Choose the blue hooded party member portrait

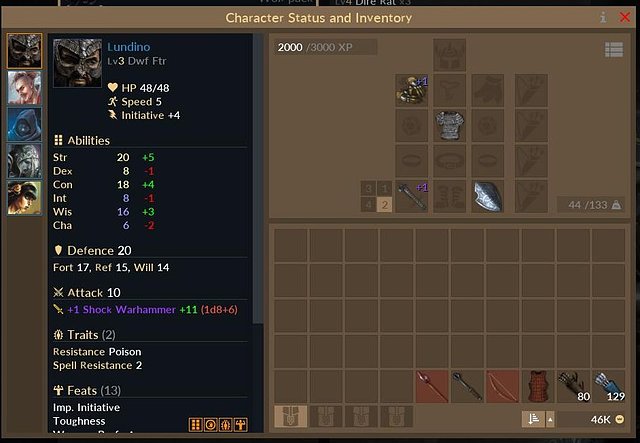tap(24, 125)
